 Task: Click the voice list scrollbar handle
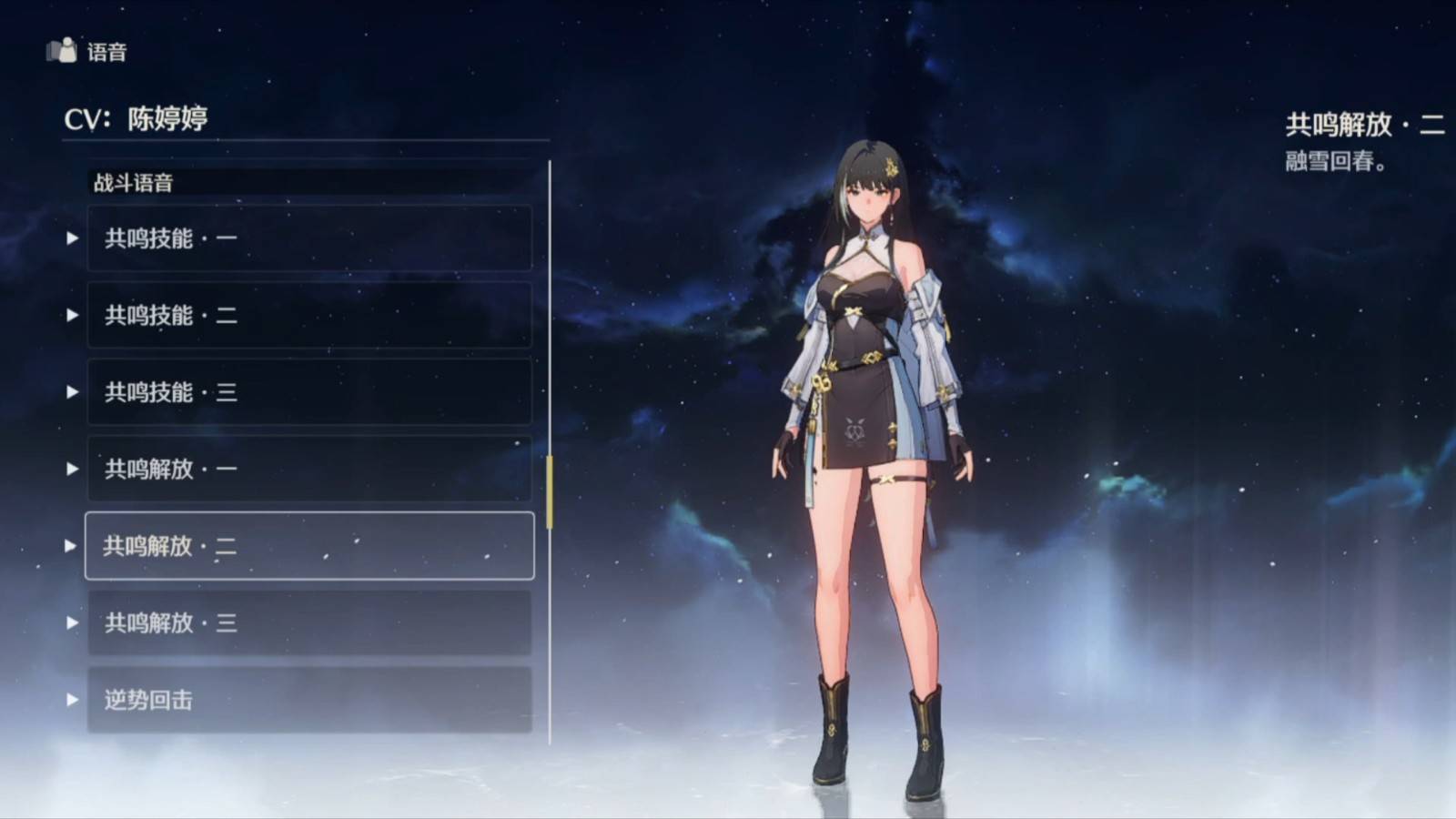549,491
